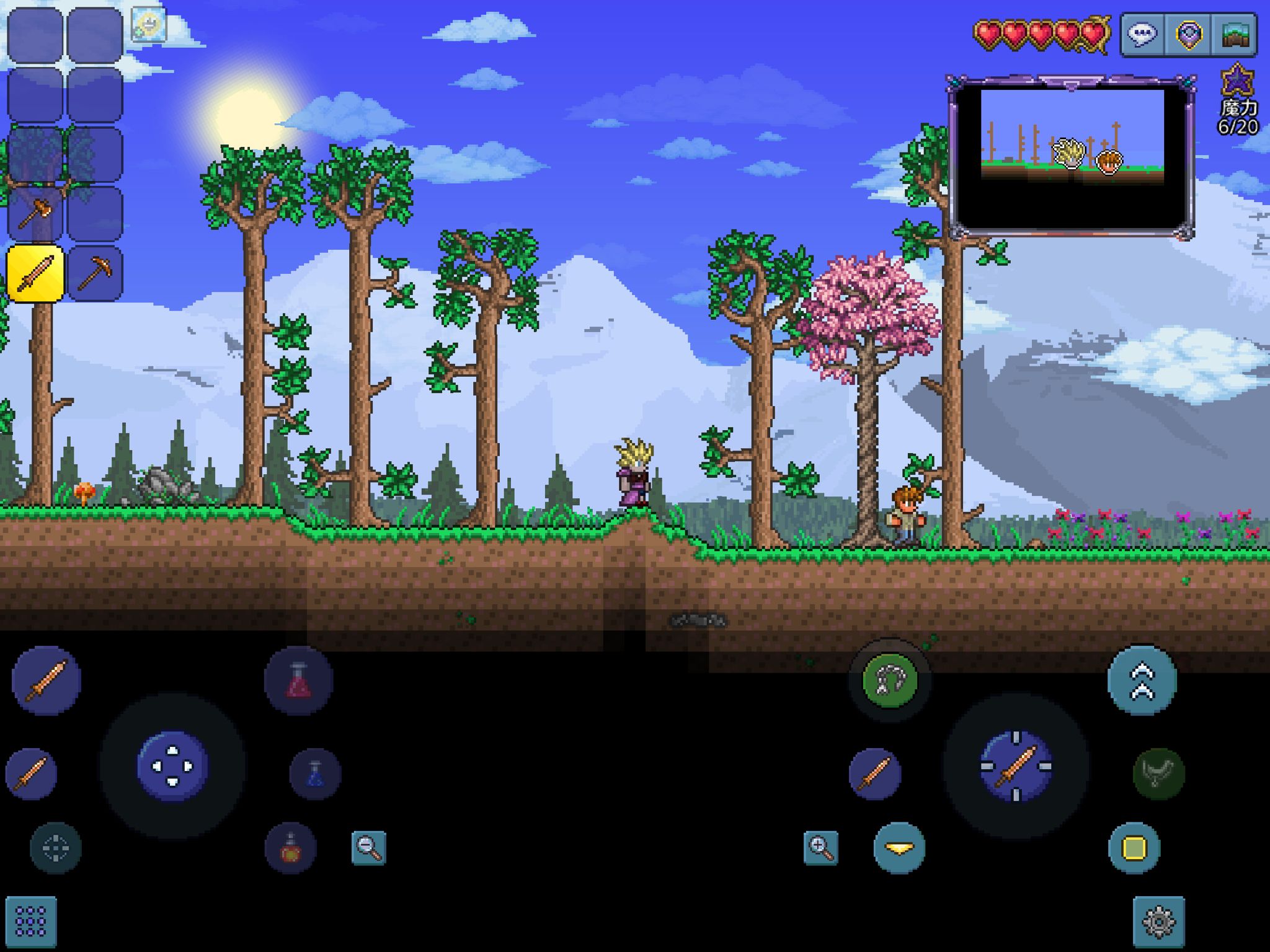
Task: Toggle the crosshair smart cursor button
Action: point(55,847)
